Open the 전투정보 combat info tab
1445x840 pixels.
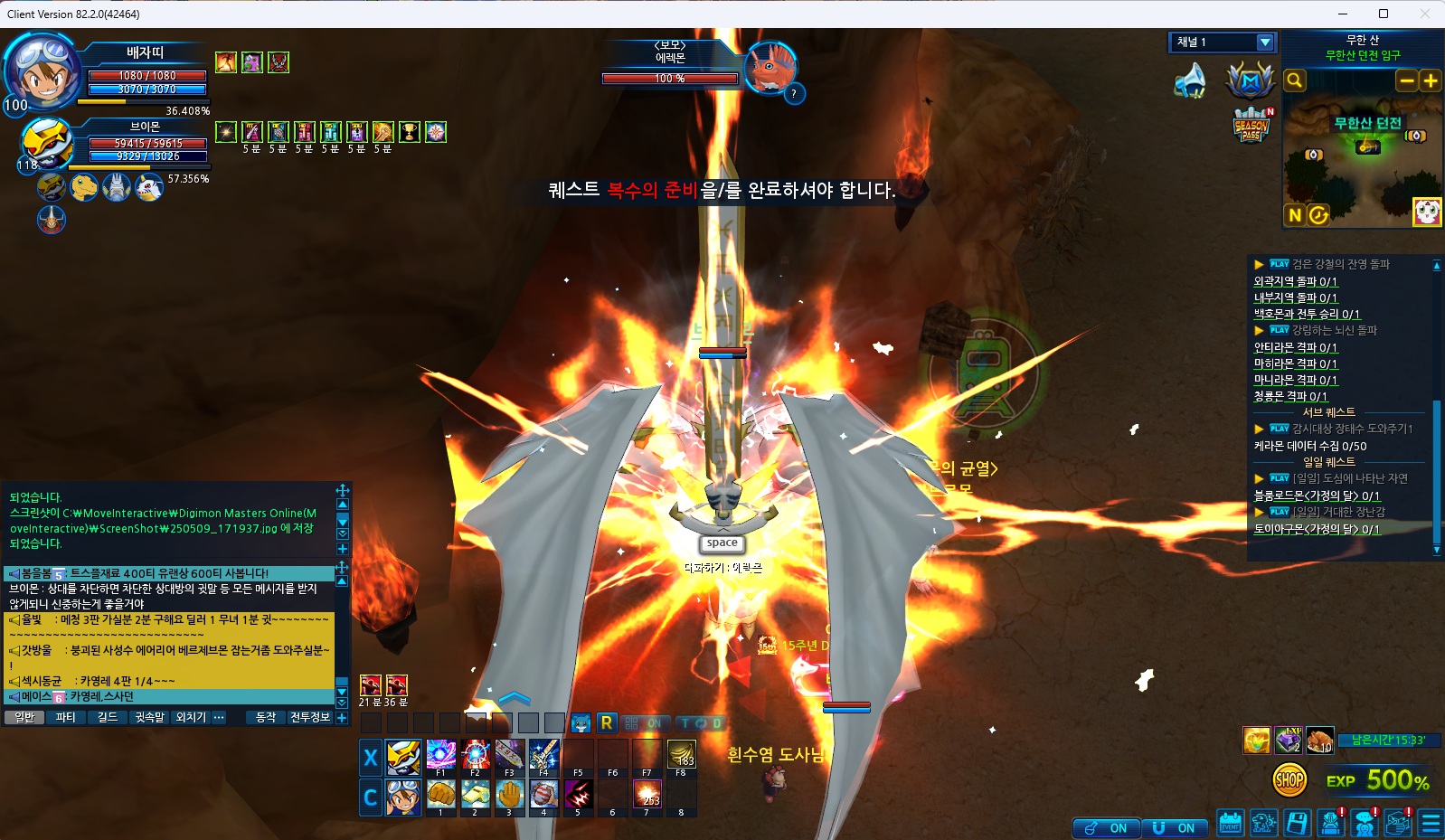pyautogui.click(x=310, y=717)
